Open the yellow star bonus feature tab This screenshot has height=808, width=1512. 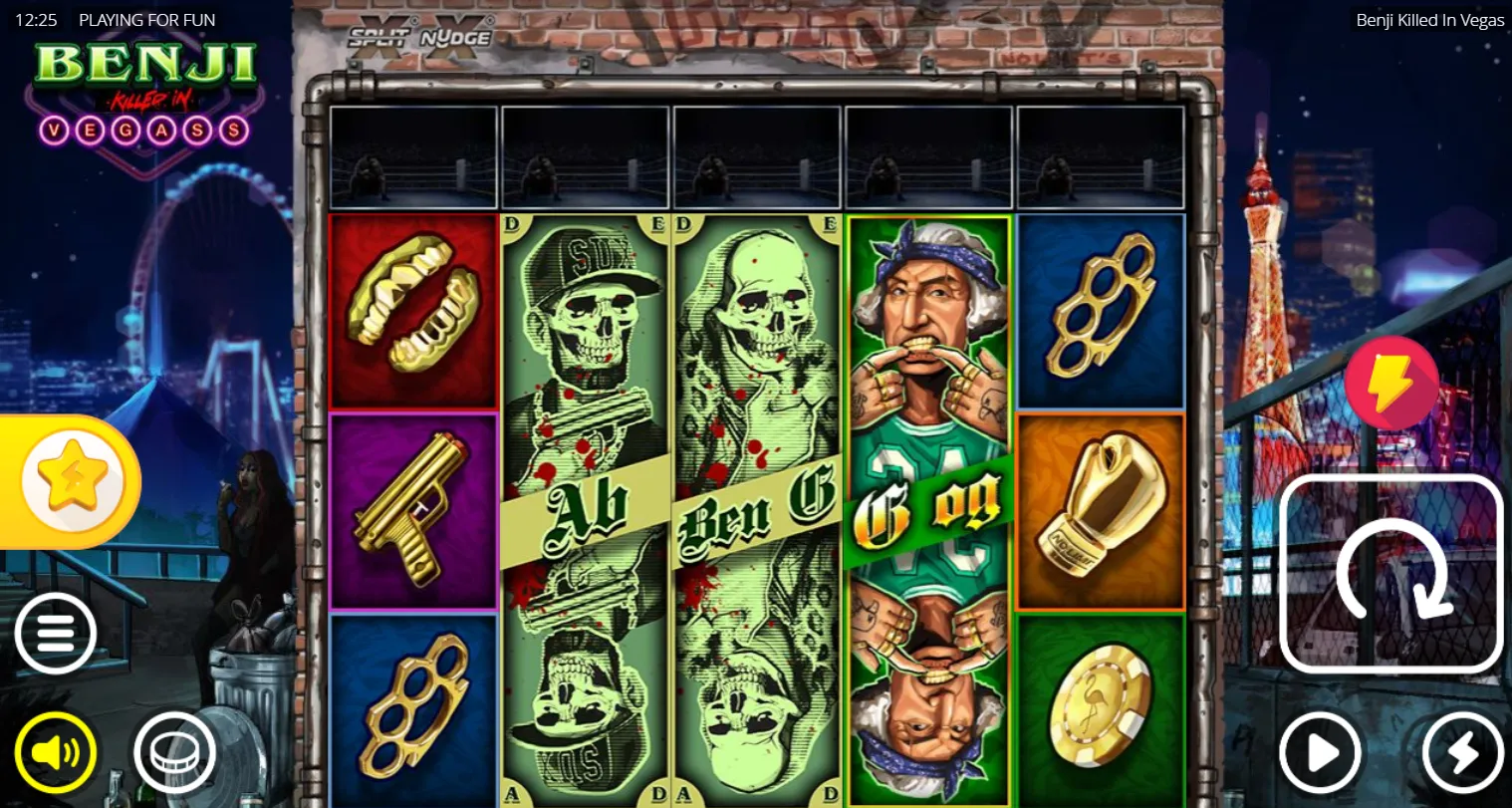70,482
